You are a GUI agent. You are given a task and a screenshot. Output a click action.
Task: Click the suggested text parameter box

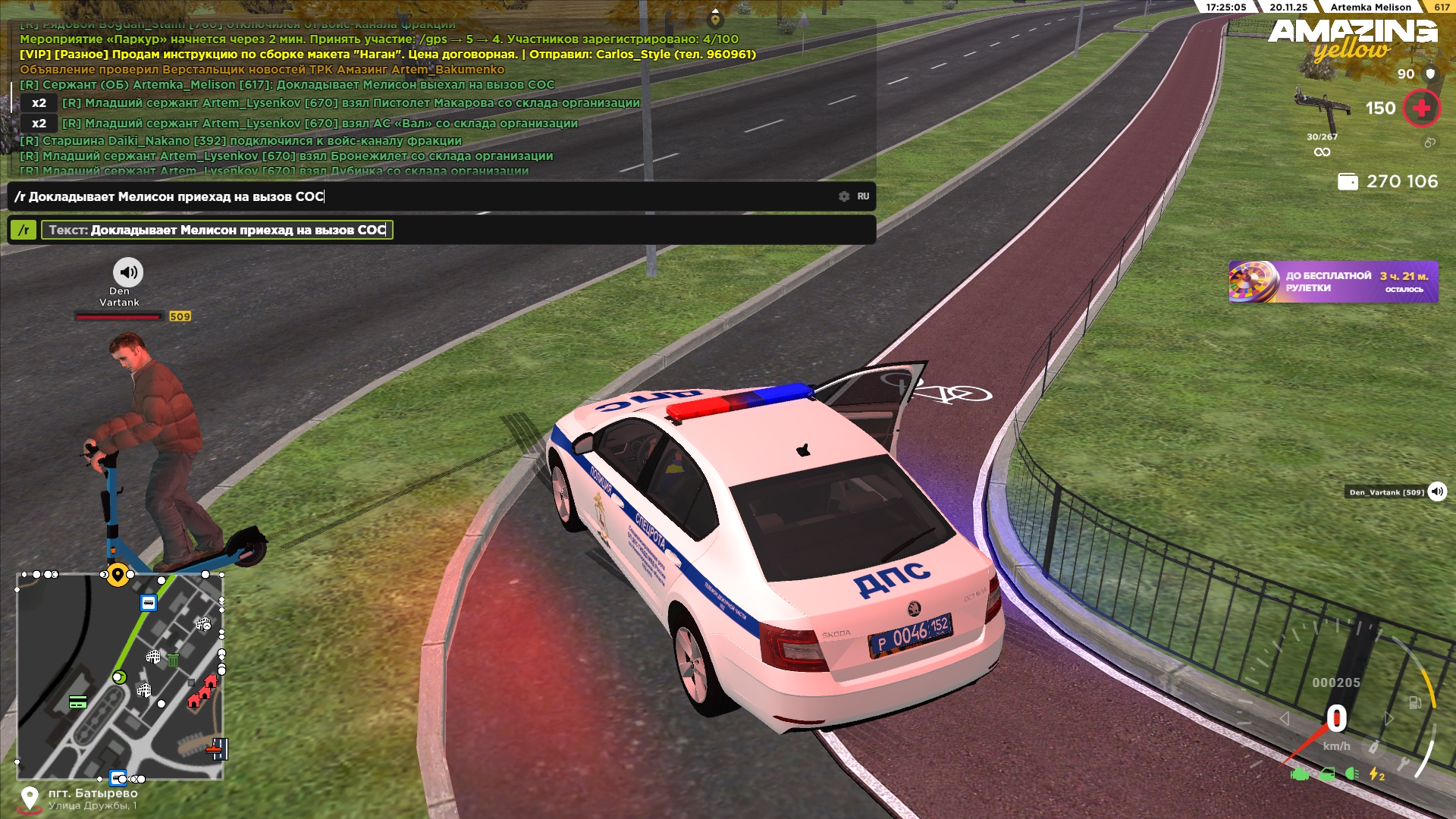pos(217,230)
